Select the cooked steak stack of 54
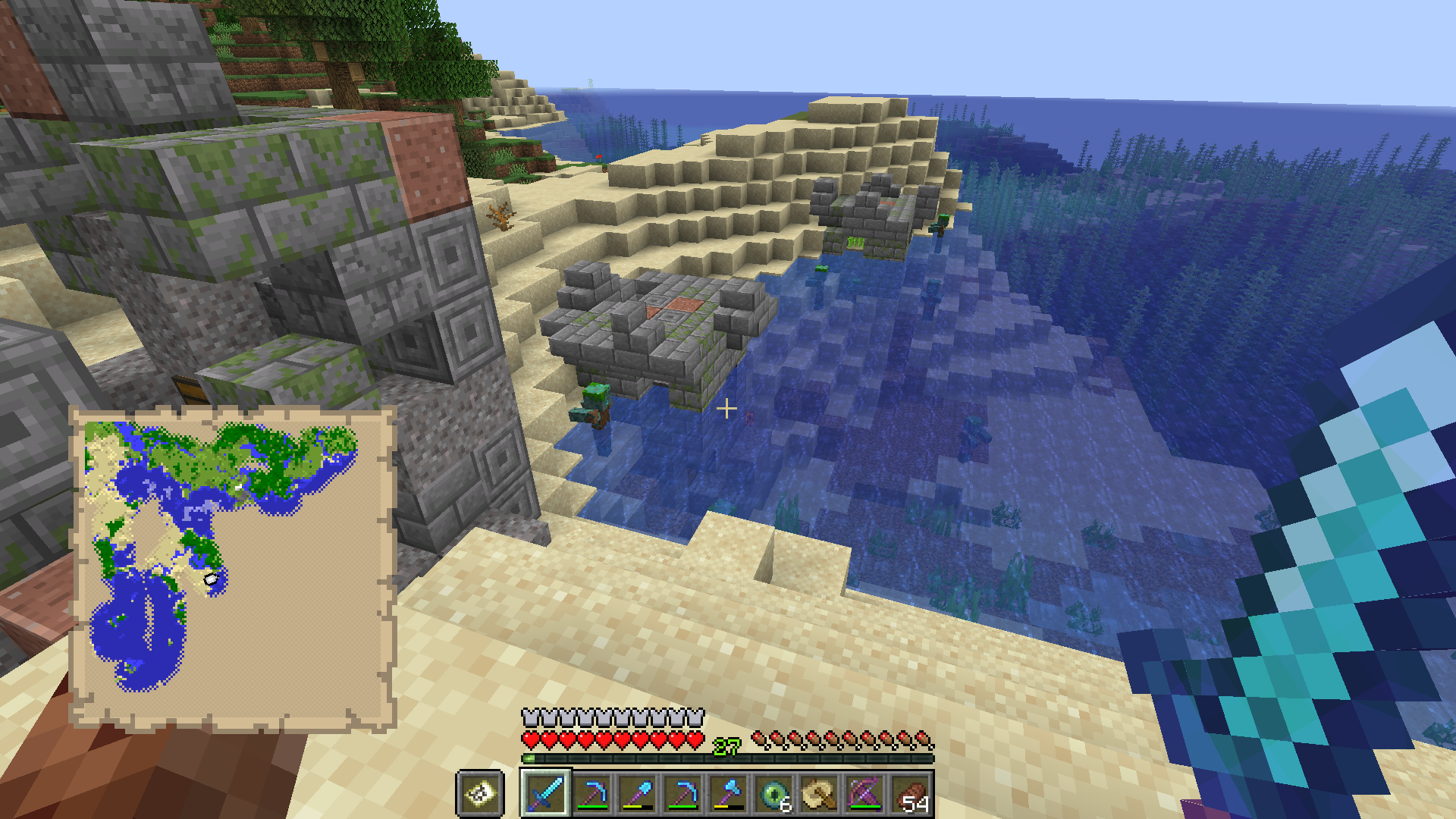This screenshot has width=1456, height=819. coord(910,794)
